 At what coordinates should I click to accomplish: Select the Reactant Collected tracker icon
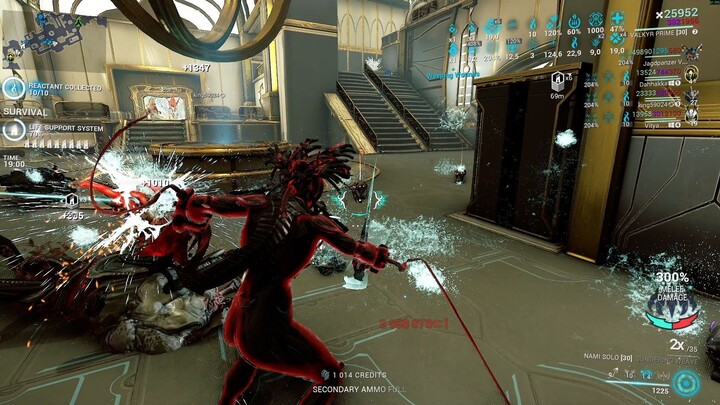[13, 89]
